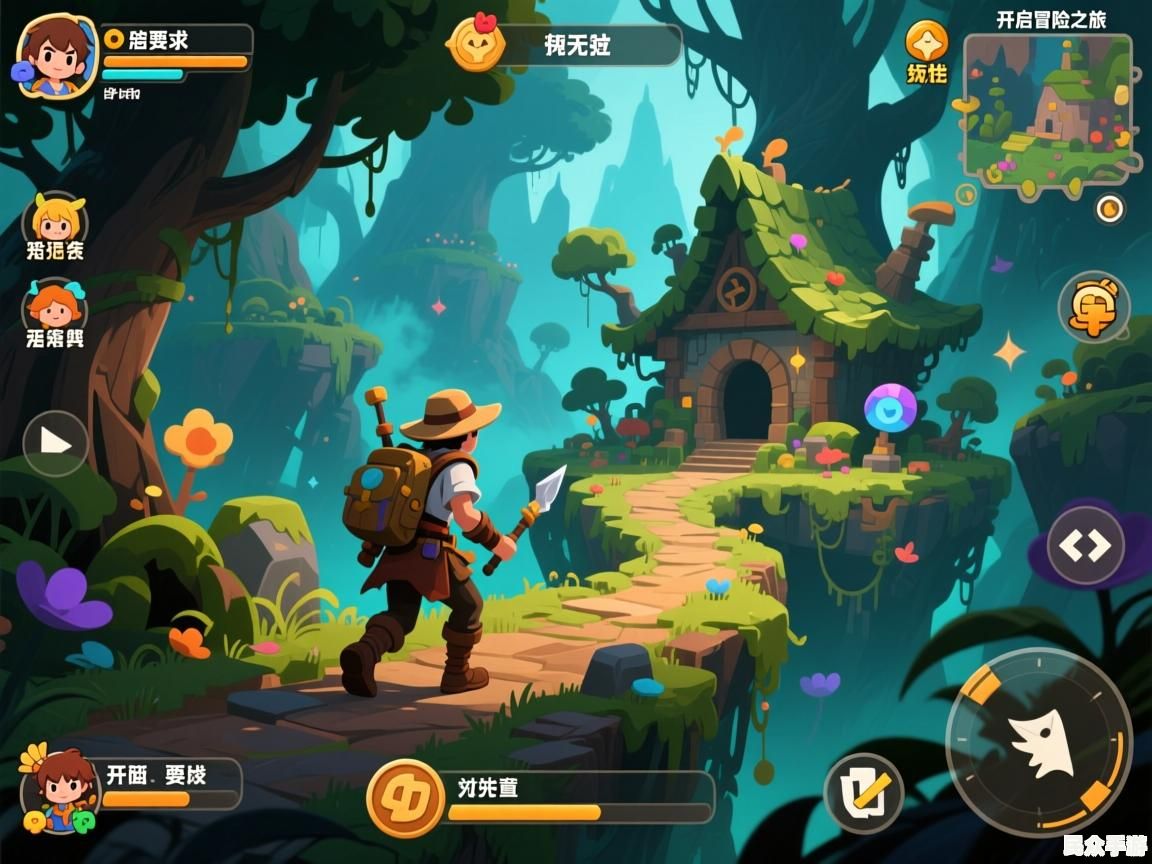Image resolution: width=1152 pixels, height=864 pixels.
Task: Activate the double-arrow swap button
Action: coord(1086,545)
